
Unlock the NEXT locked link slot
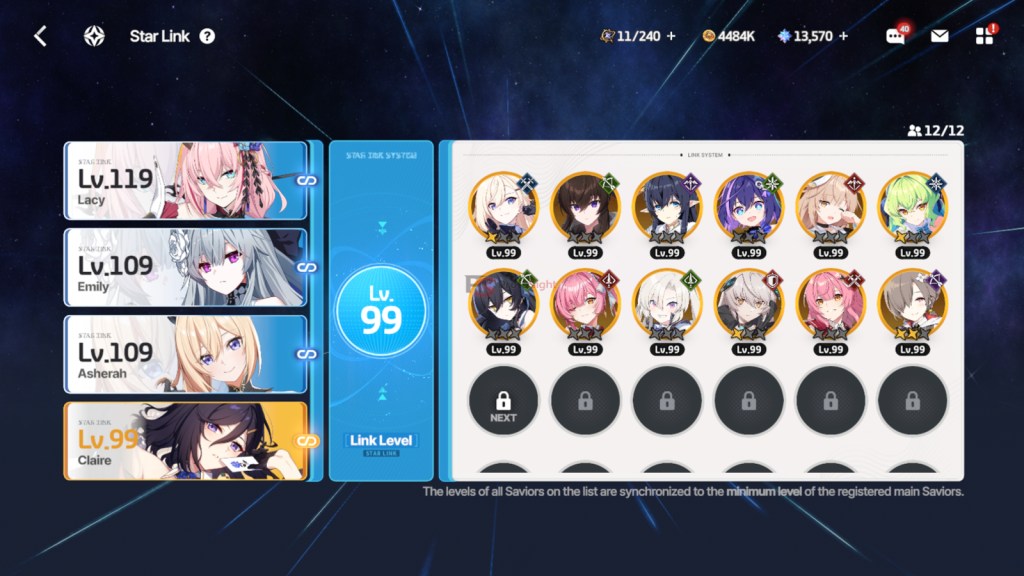coord(503,400)
